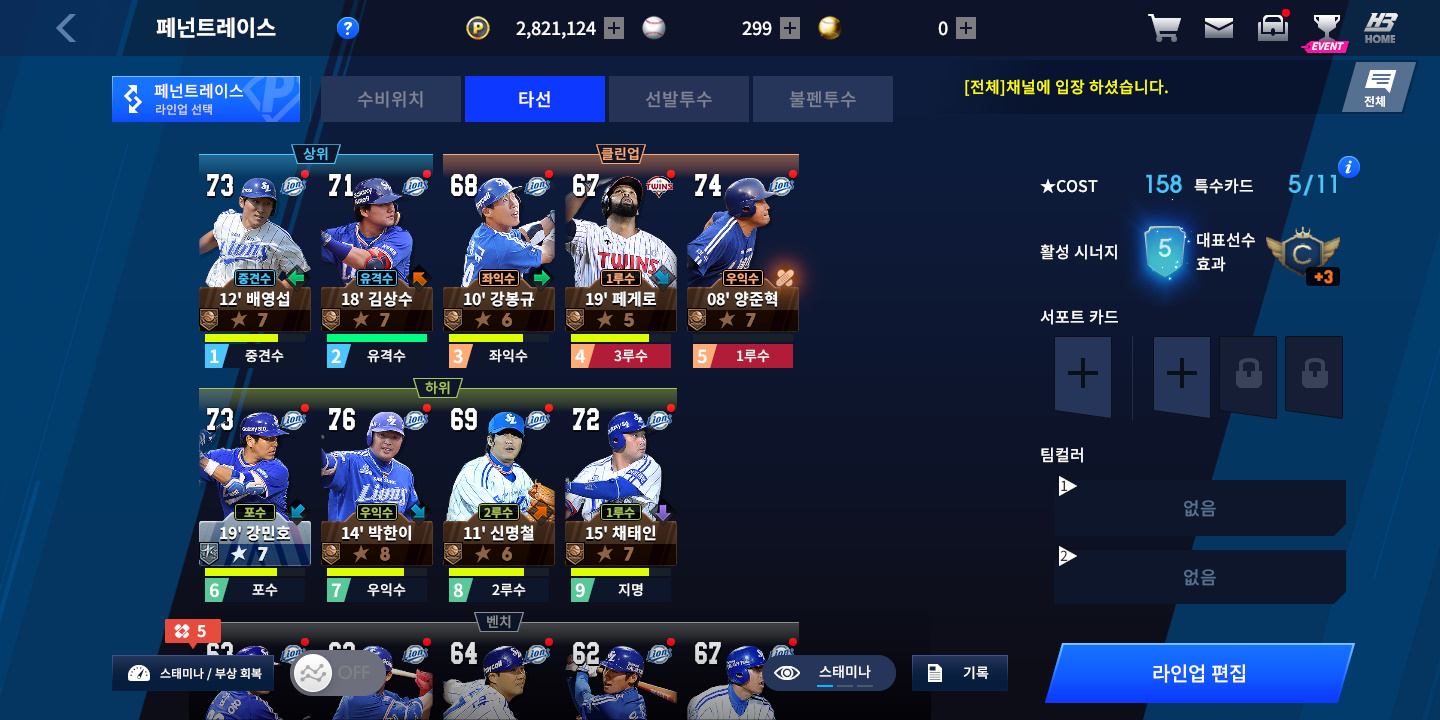Click the 라인업 편집 button
1440x720 pixels.
click(1199, 673)
